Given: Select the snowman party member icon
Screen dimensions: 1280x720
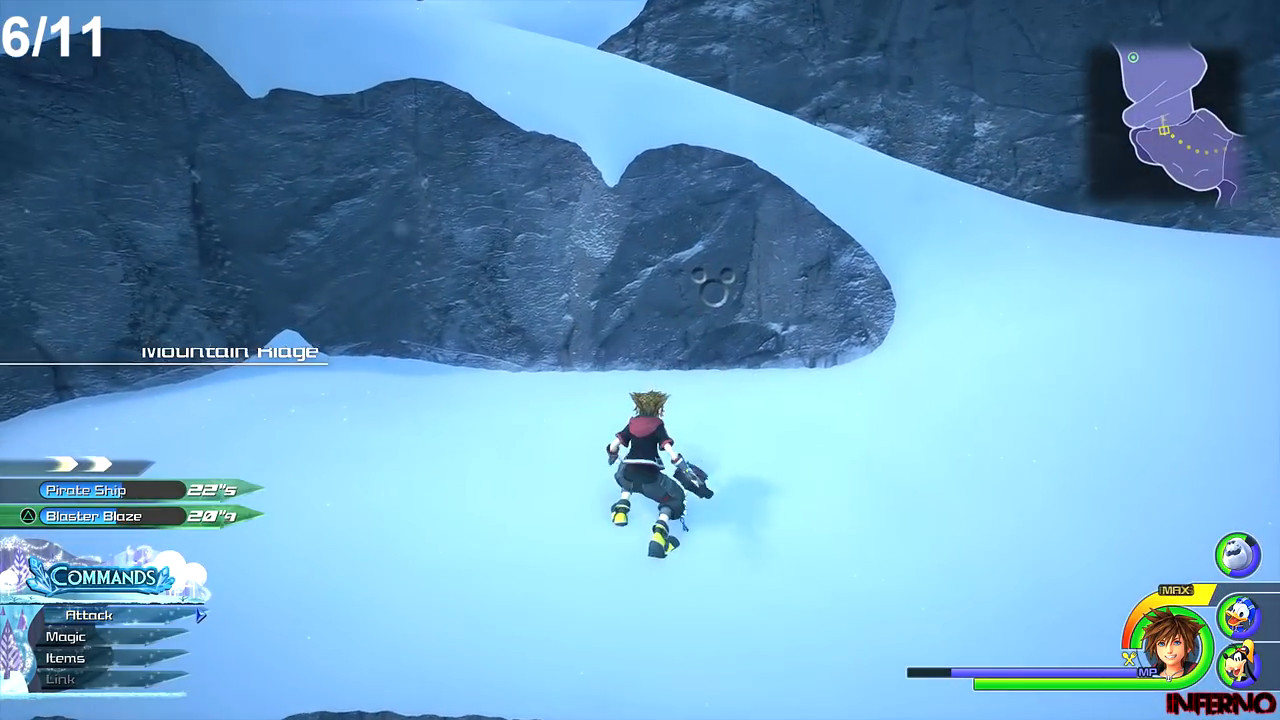Looking at the screenshot, I should pyautogui.click(x=1237, y=554).
